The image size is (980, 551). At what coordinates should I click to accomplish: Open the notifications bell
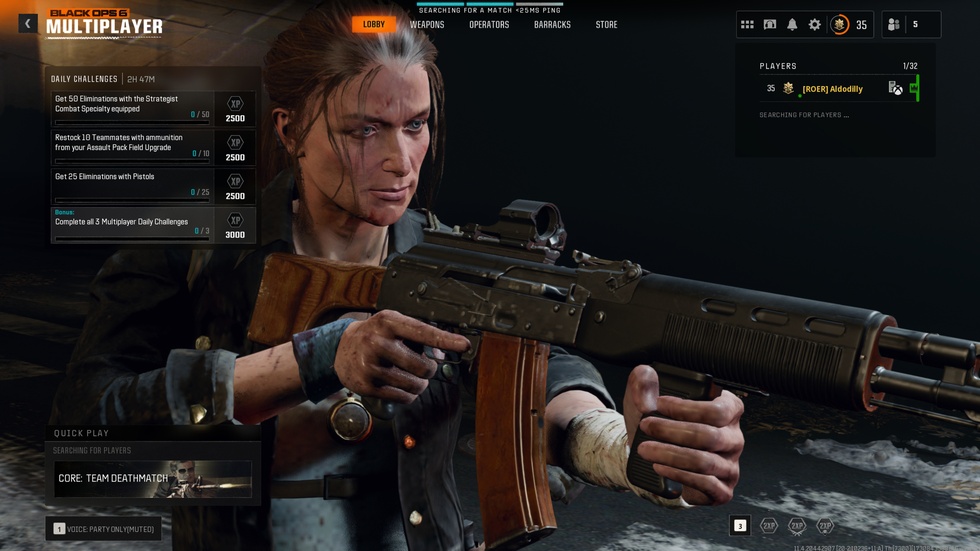tap(792, 24)
